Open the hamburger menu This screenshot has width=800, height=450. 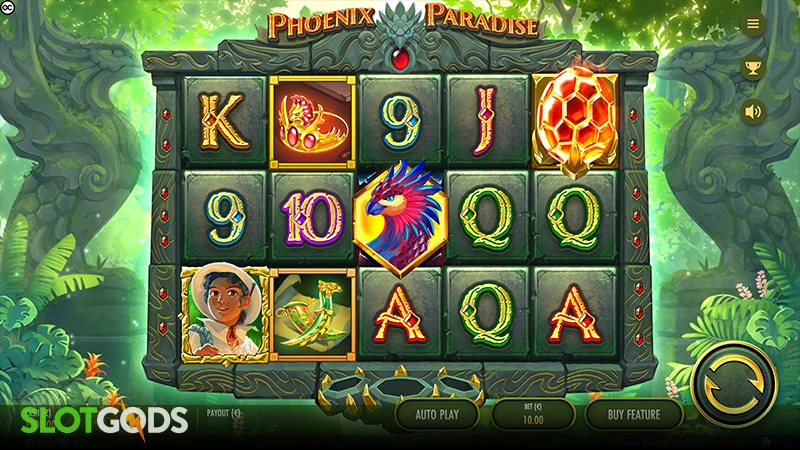tap(753, 24)
